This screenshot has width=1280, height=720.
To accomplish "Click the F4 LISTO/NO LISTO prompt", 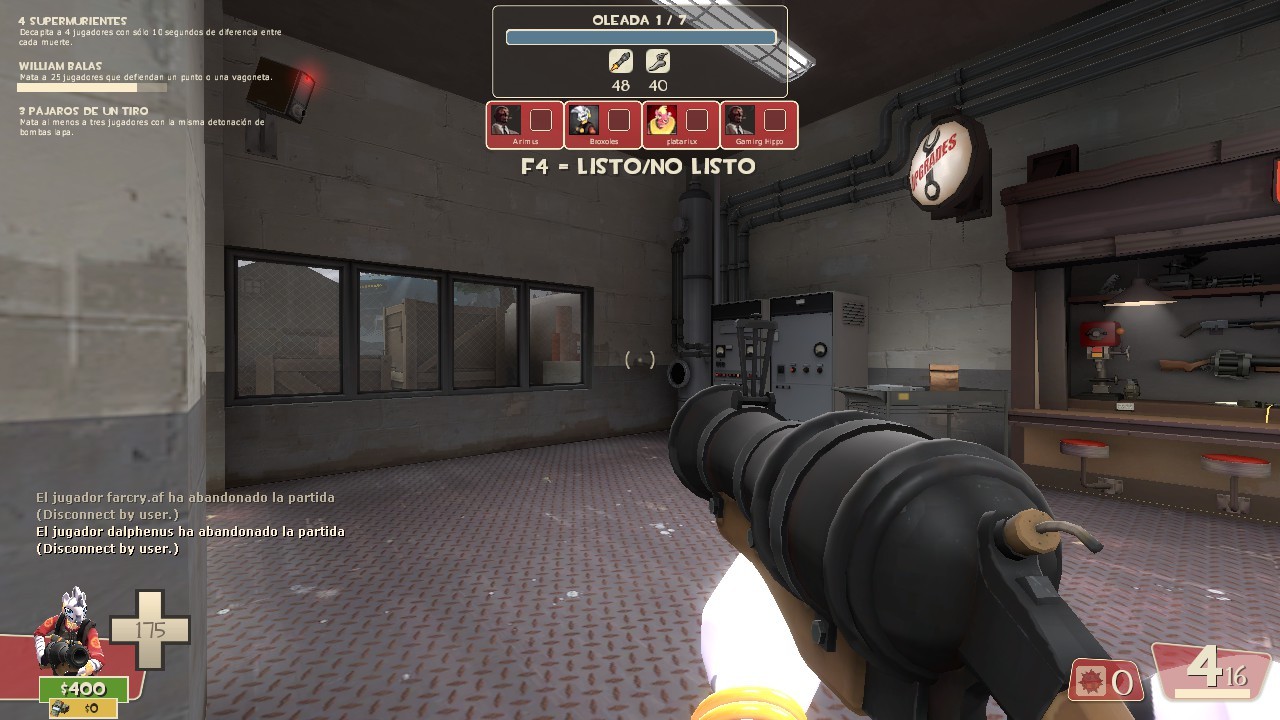I will 640,167.
